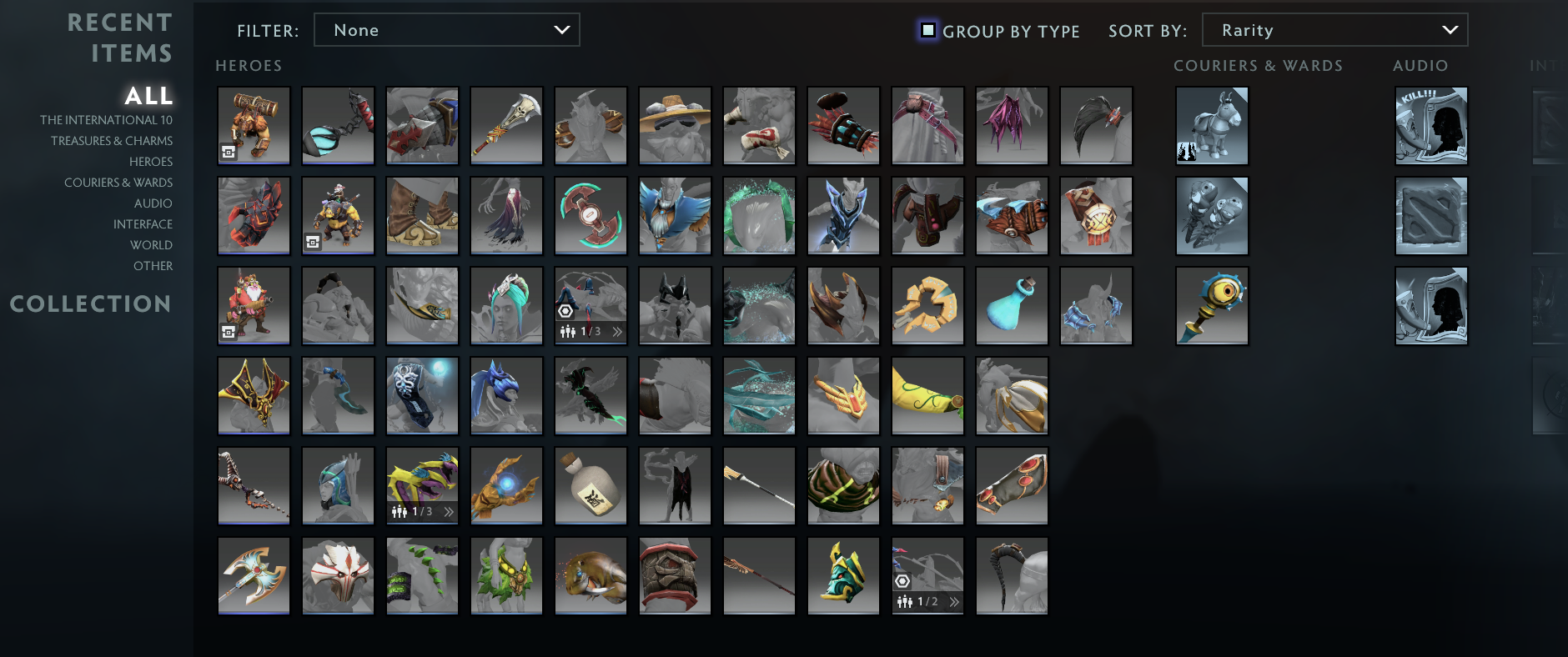Select THE INTERNATIONAL 10 sidebar category
Viewport: 1568px width, 657px height.
[x=110, y=119]
